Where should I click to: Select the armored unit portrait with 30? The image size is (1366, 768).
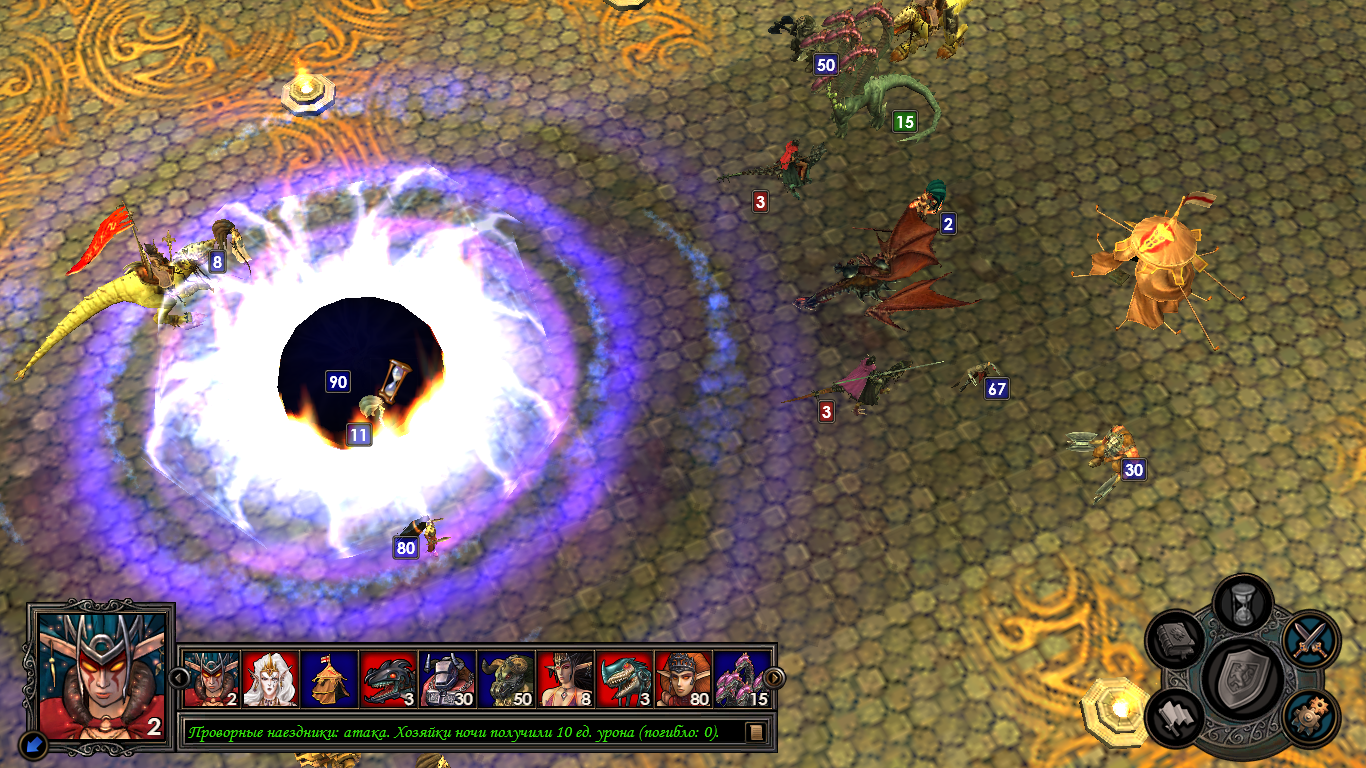448,679
